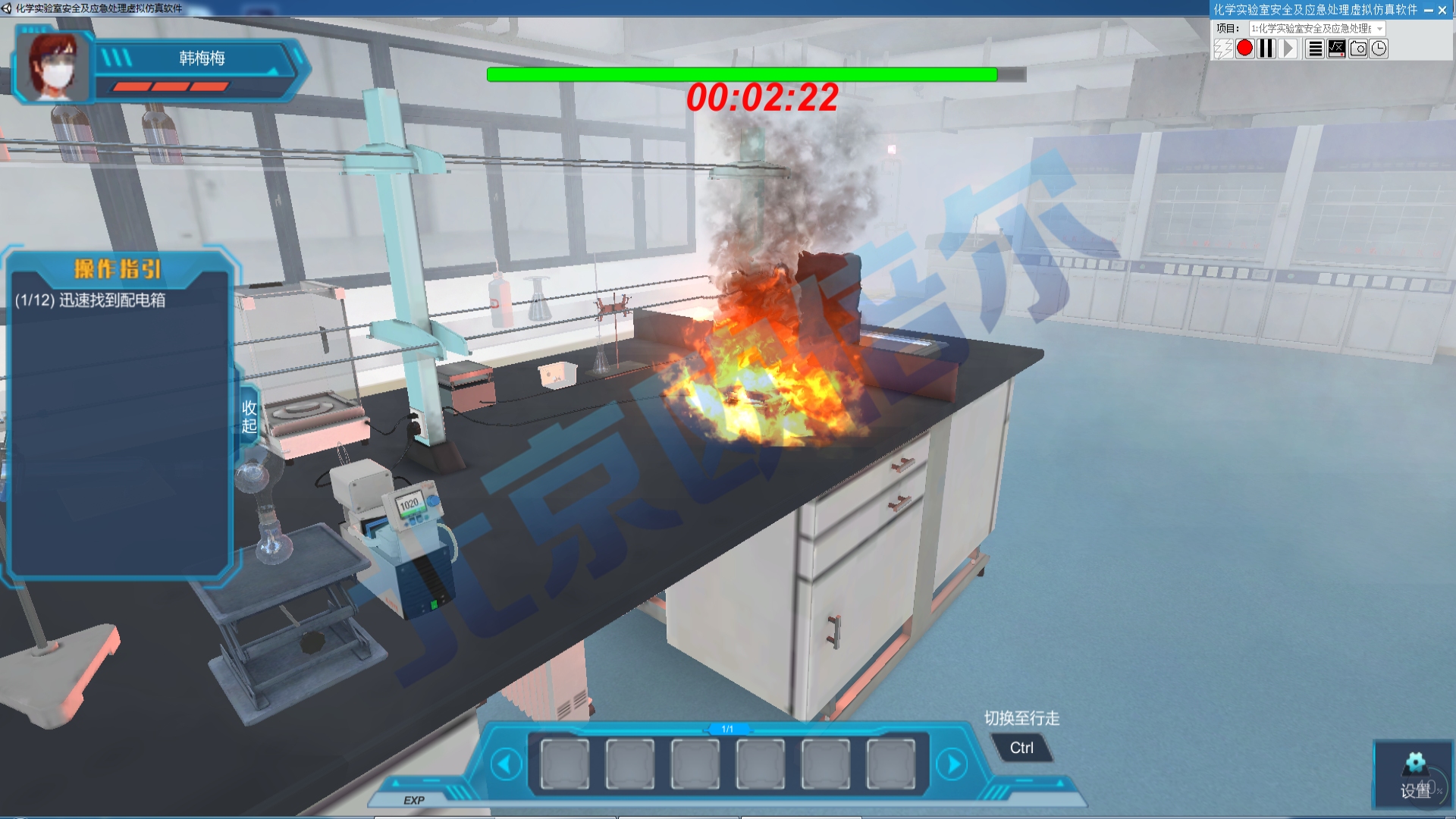Image resolution: width=1456 pixels, height=819 pixels.
Task: Click the left arrow of the item bar
Action: point(507,764)
